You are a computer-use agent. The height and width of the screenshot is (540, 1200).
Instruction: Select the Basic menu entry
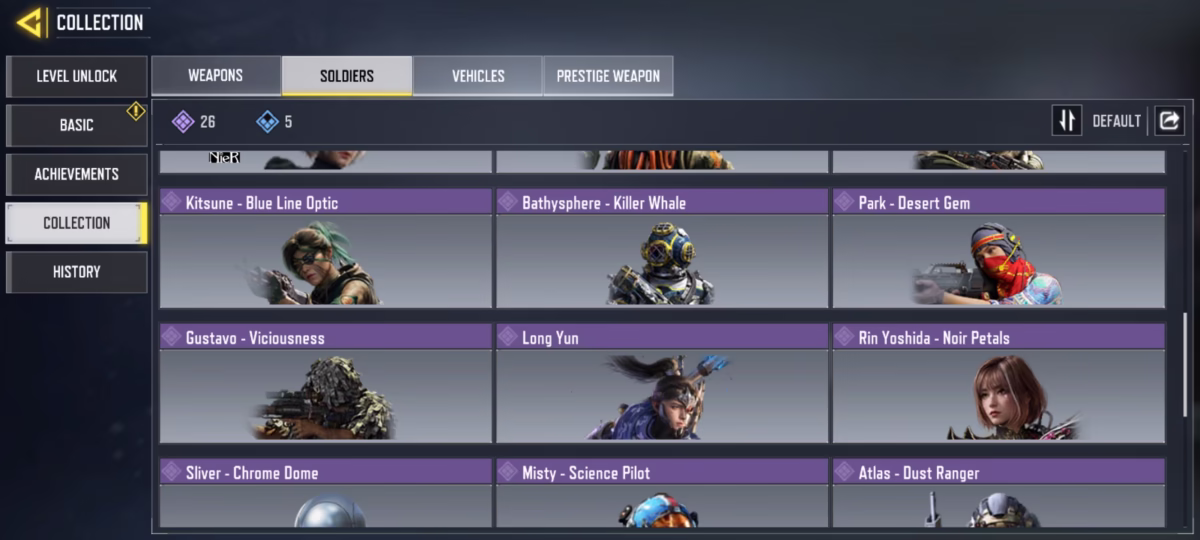point(76,125)
